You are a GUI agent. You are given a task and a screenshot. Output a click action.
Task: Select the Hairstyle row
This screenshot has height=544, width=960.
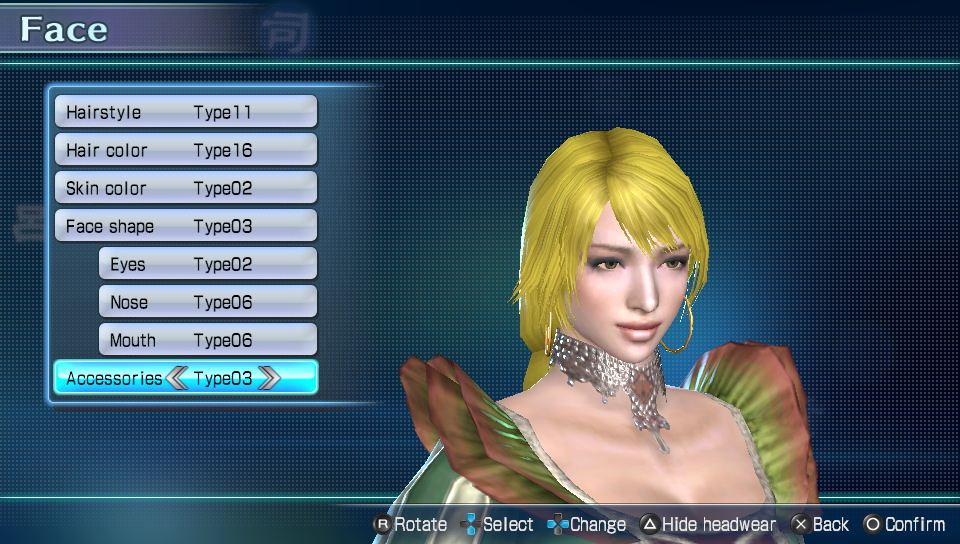tap(185, 112)
